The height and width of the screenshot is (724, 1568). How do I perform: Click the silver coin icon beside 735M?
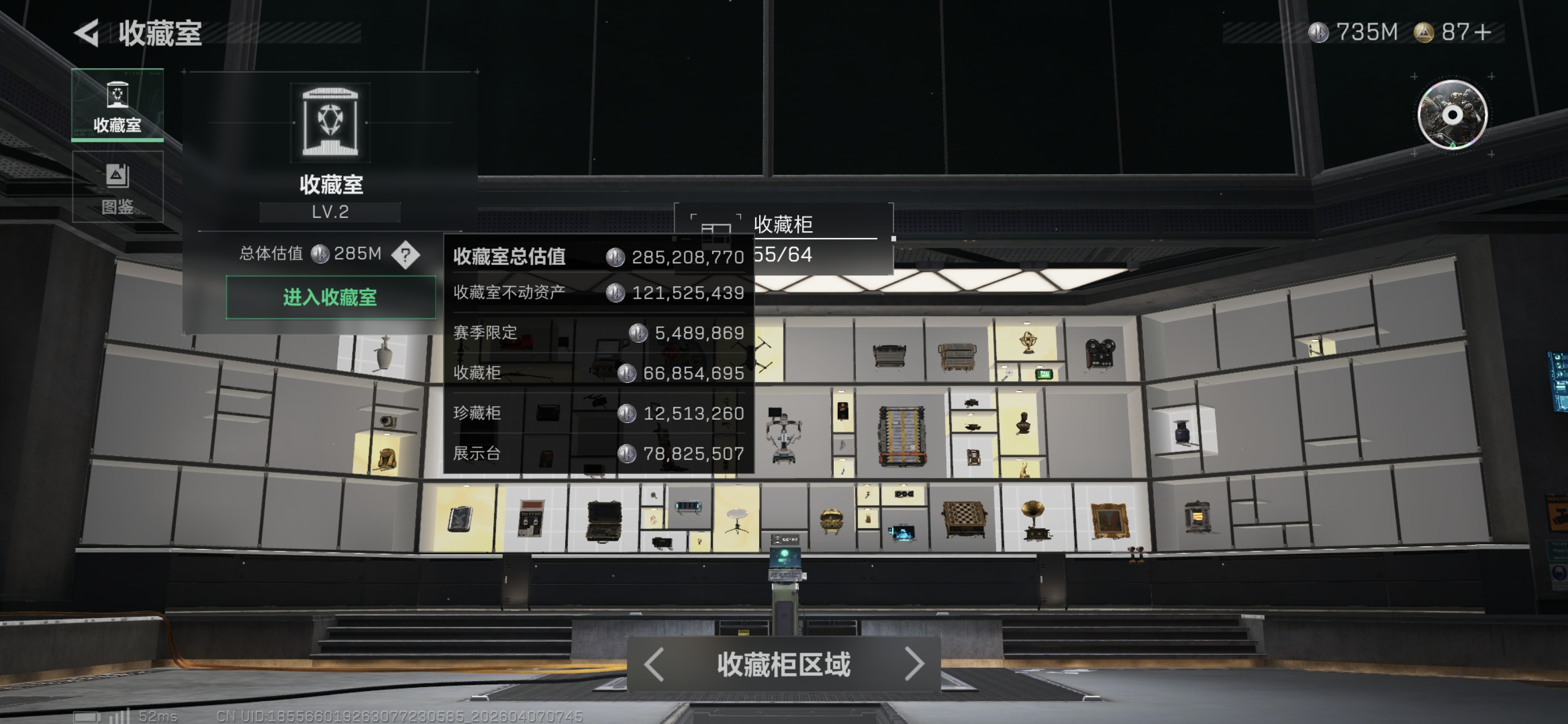1319,32
